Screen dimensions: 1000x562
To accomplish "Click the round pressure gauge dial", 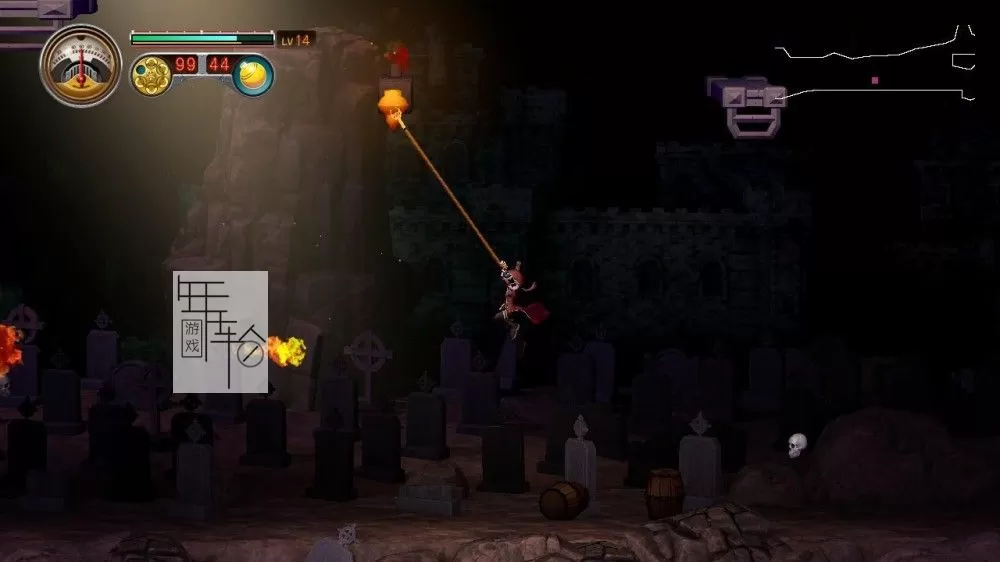I will coord(81,65).
